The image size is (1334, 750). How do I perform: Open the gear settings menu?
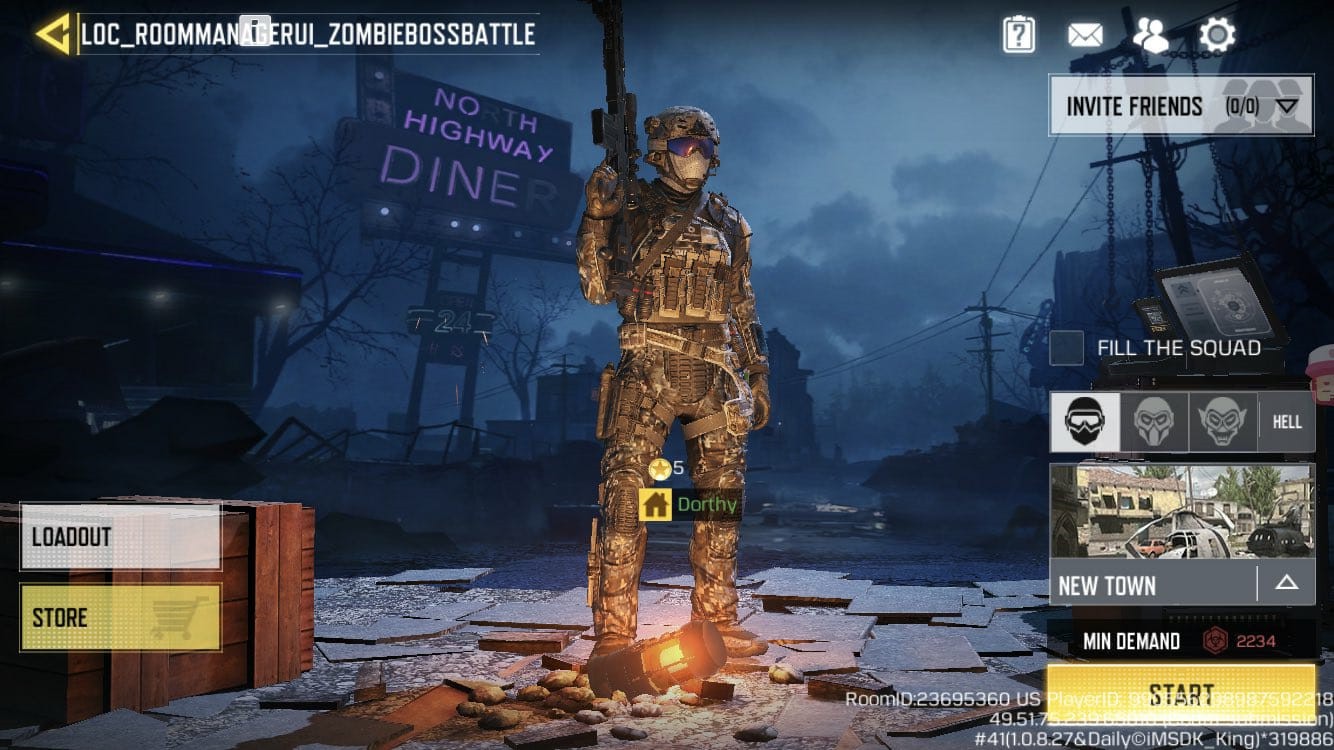pos(1217,36)
